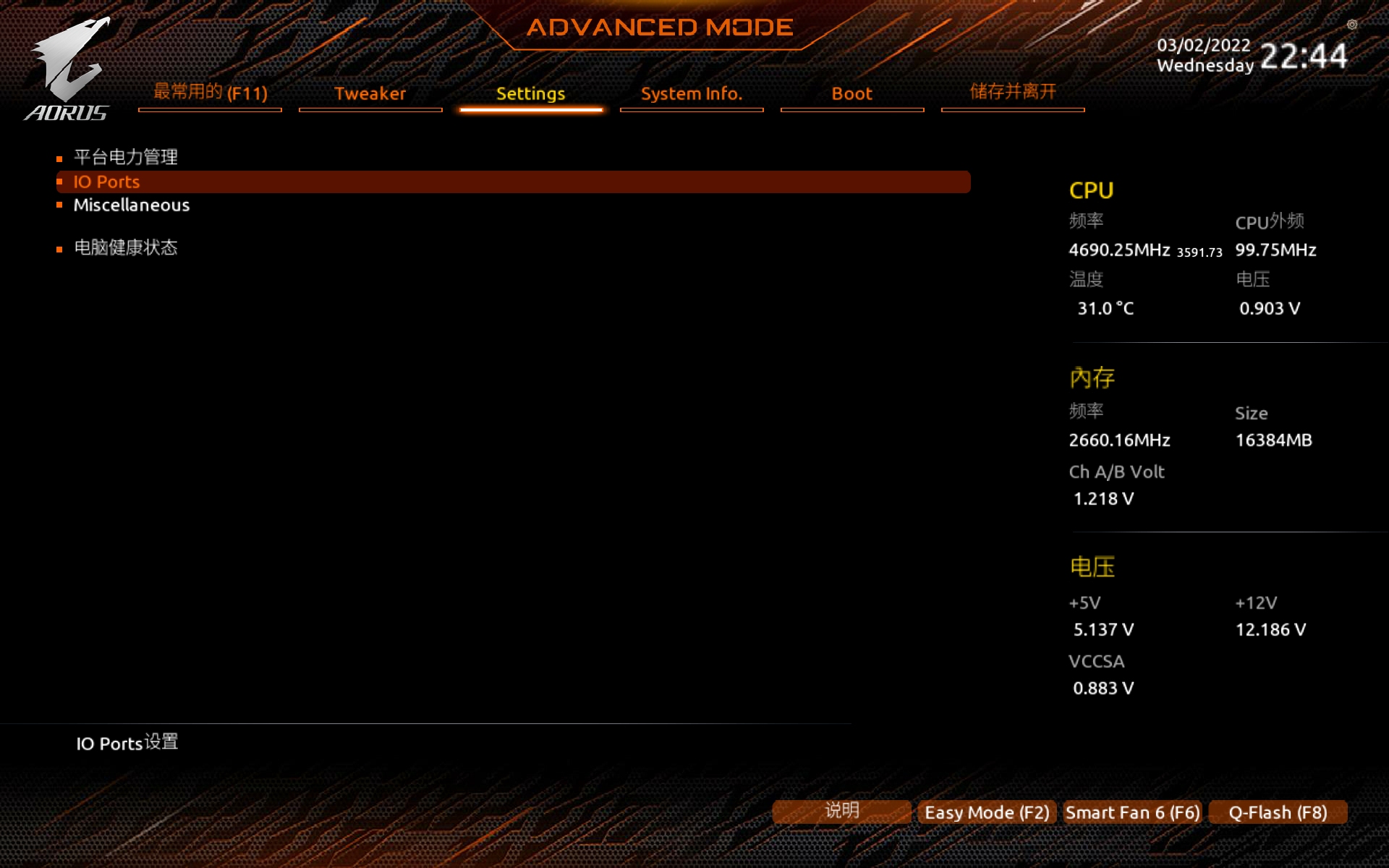Open the 最常用的 (F11) favorites tab
Image resolution: width=1389 pixels, height=868 pixels.
click(210, 93)
